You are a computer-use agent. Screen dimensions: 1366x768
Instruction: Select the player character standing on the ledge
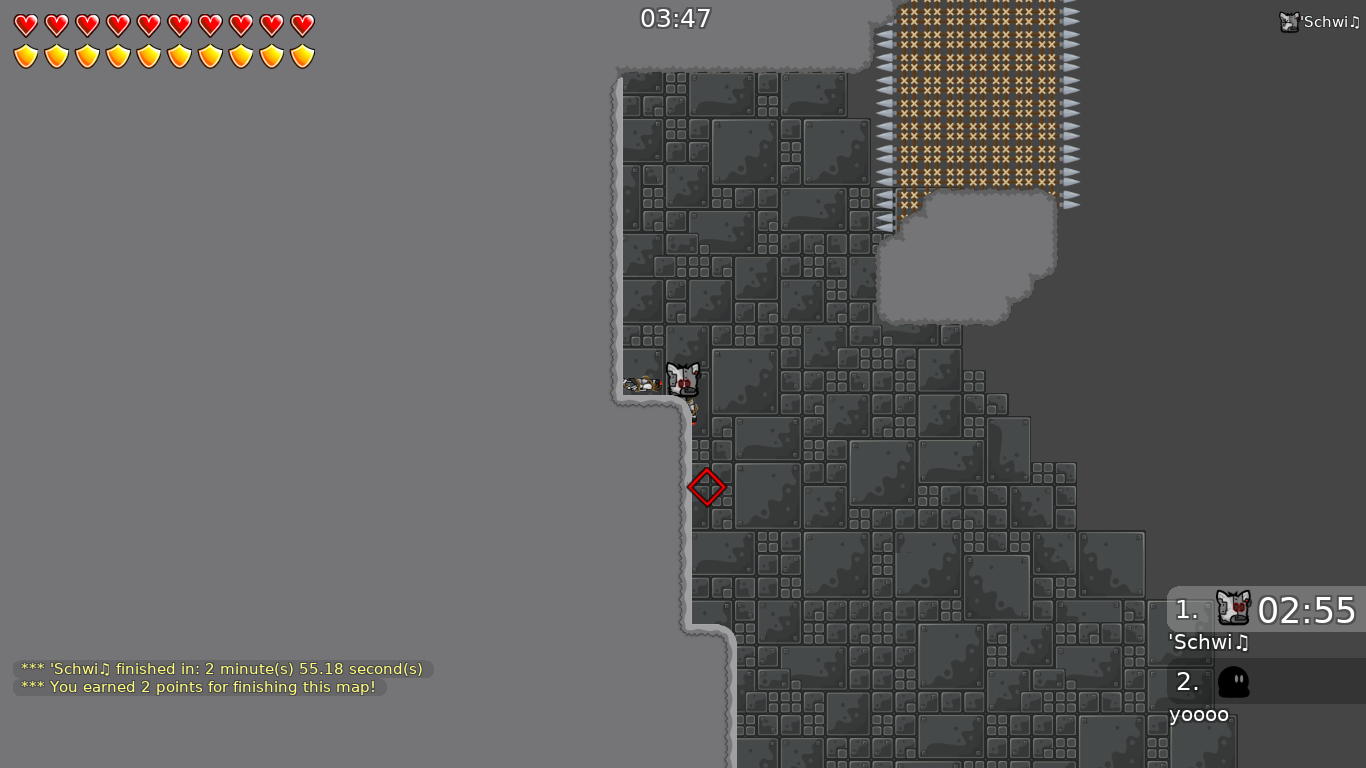684,380
